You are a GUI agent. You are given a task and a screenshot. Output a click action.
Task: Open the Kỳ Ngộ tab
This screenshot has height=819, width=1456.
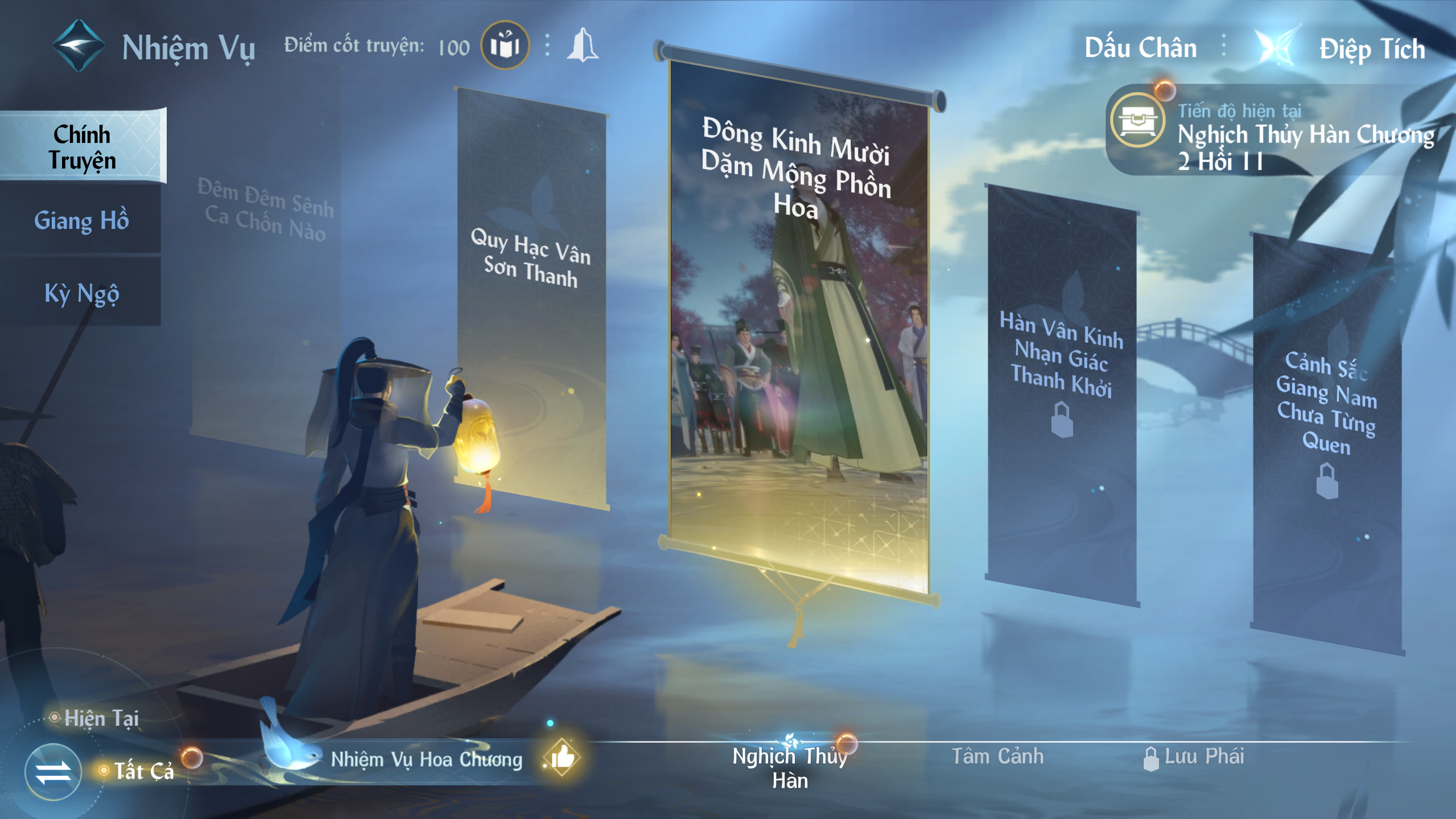point(81,293)
